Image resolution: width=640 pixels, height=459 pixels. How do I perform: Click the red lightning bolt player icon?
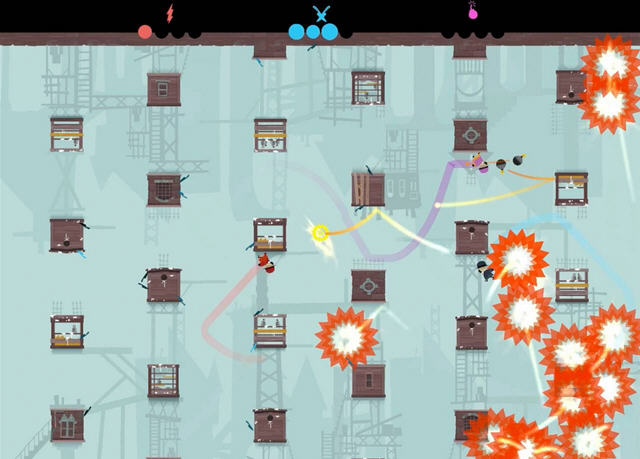click(170, 13)
